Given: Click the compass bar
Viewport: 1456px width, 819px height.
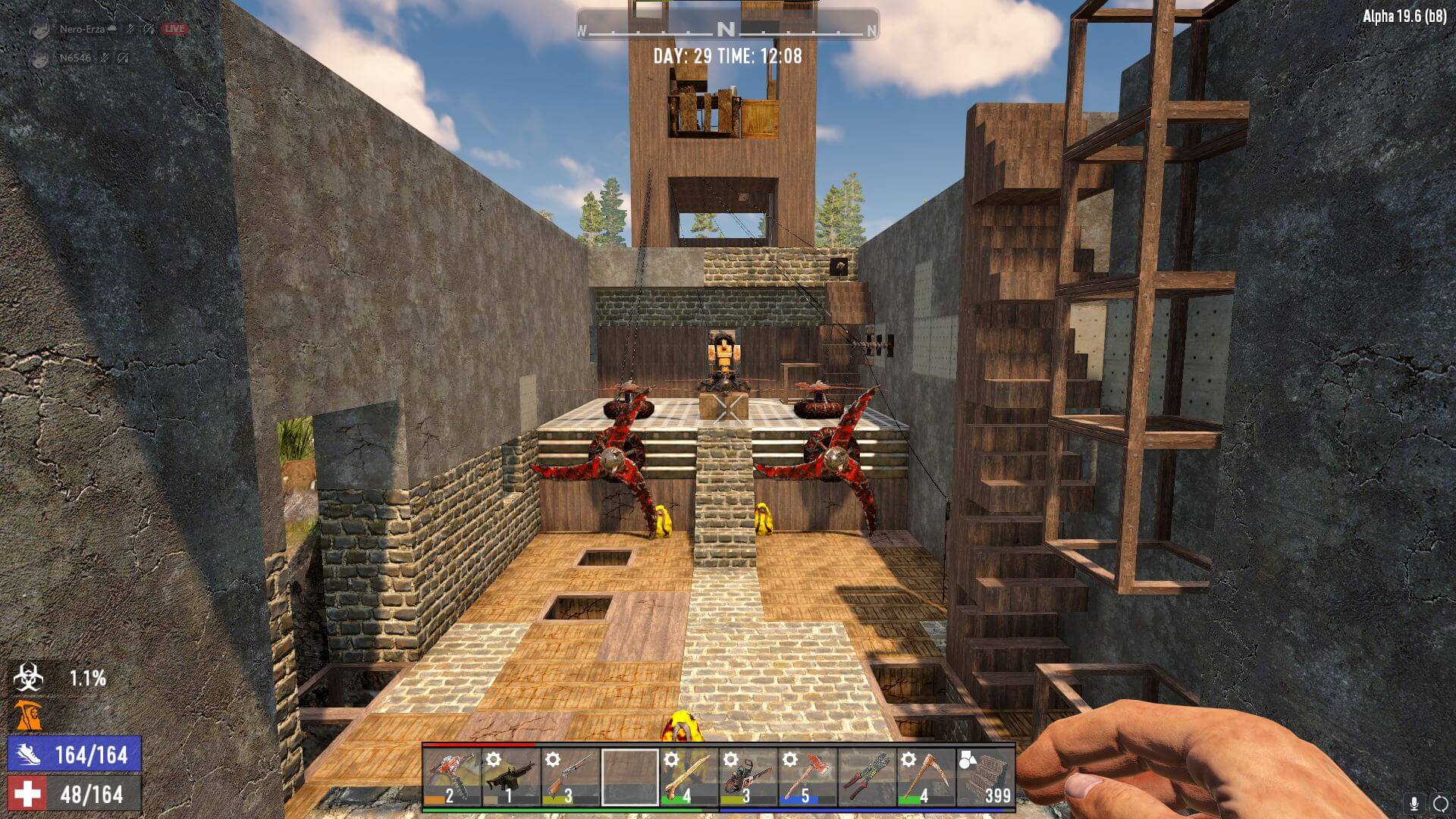Looking at the screenshot, I should pyautogui.click(x=726, y=30).
